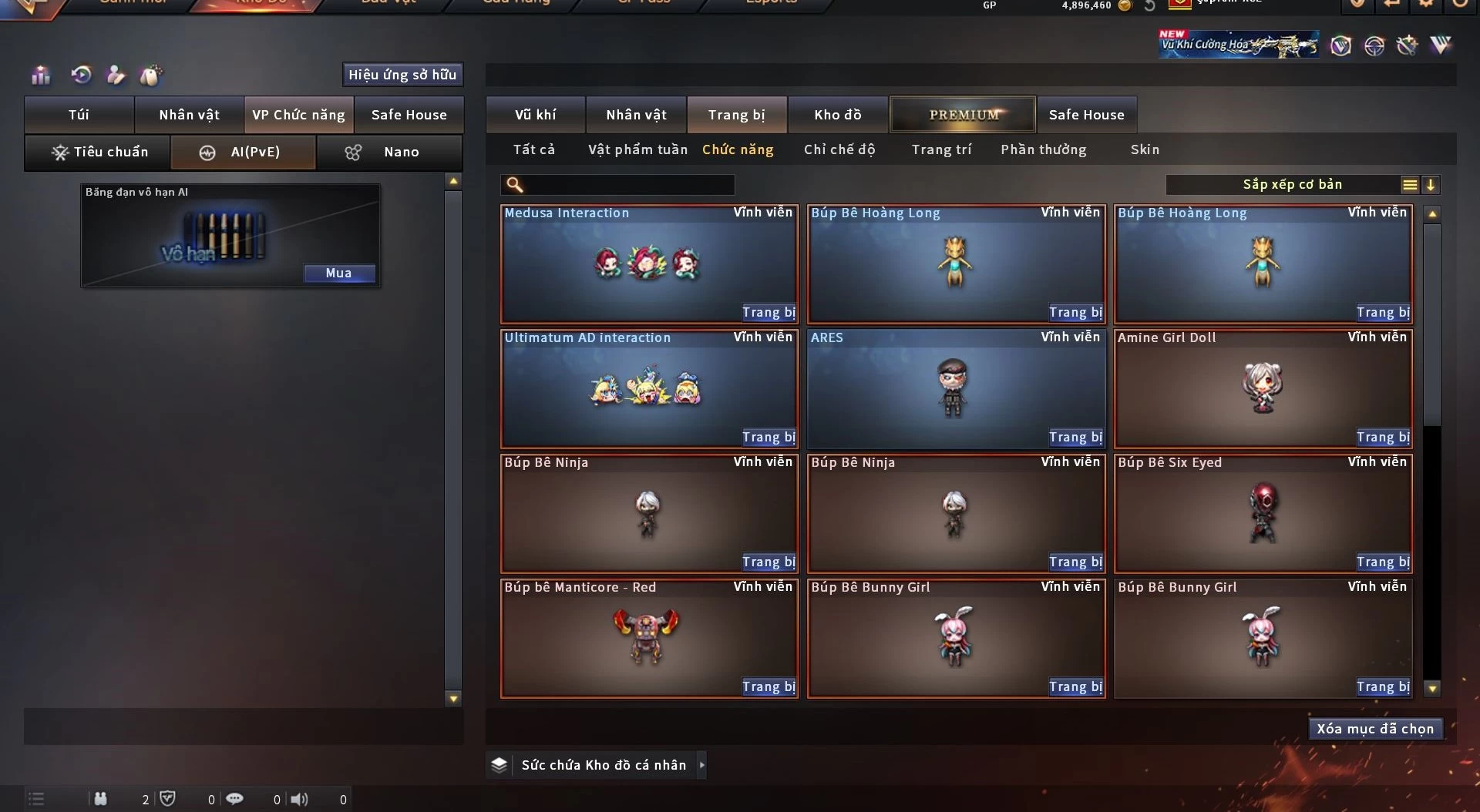The width and height of the screenshot is (1480, 812).
Task: Open the Vũ khí inventory tab
Action: point(536,115)
